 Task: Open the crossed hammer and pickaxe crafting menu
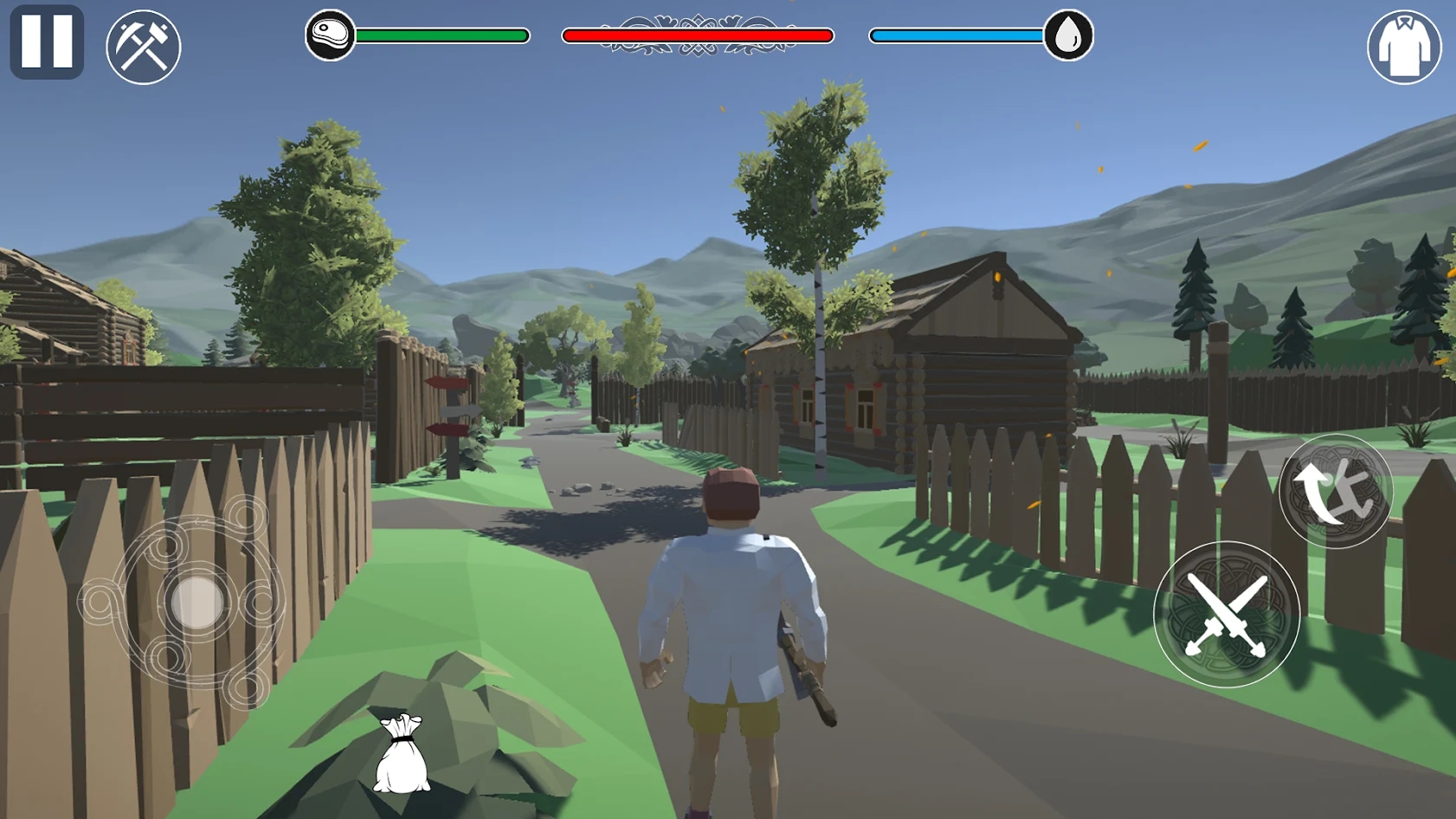tap(144, 47)
